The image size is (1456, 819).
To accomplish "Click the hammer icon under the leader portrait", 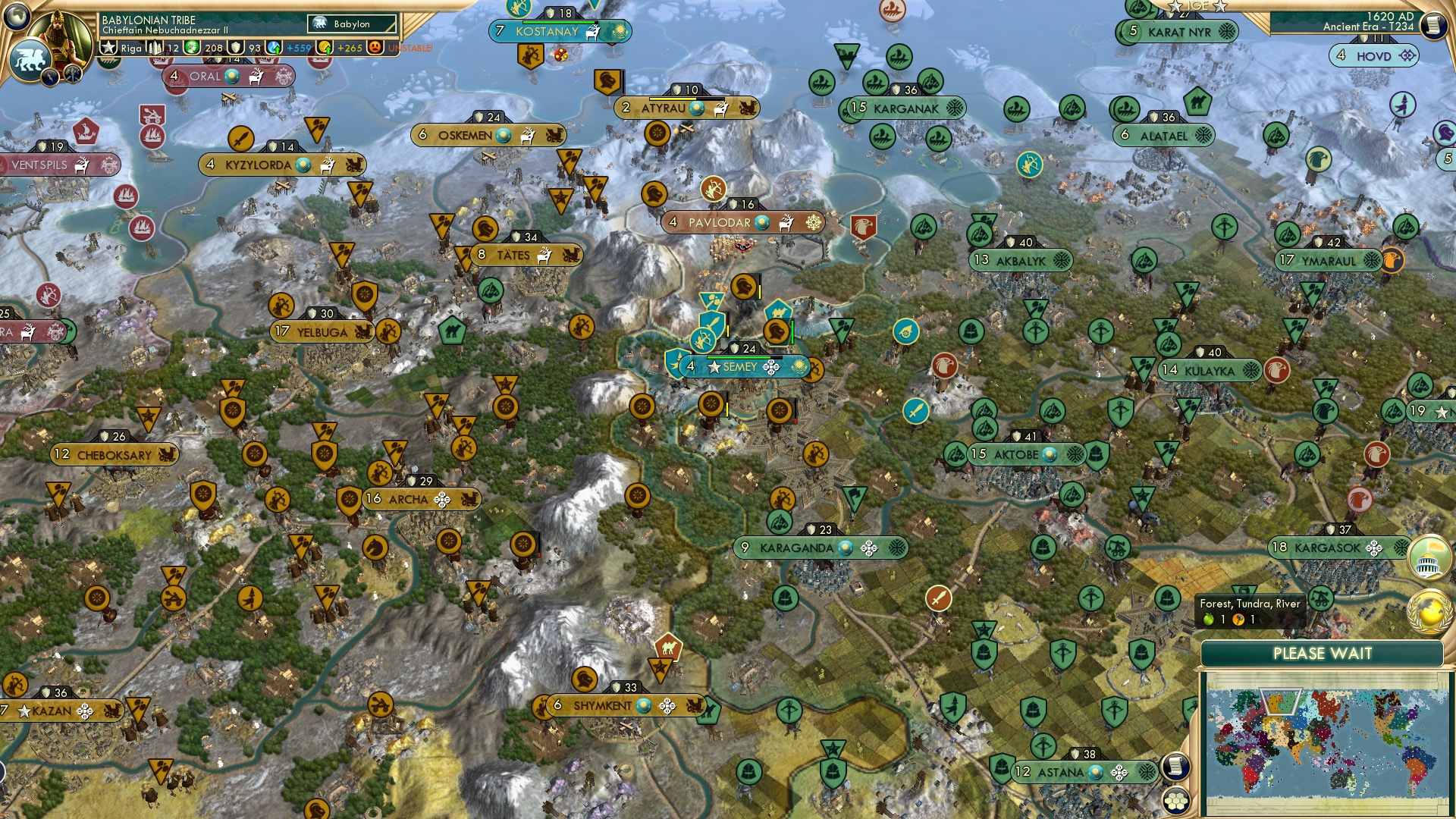I will coord(71,76).
